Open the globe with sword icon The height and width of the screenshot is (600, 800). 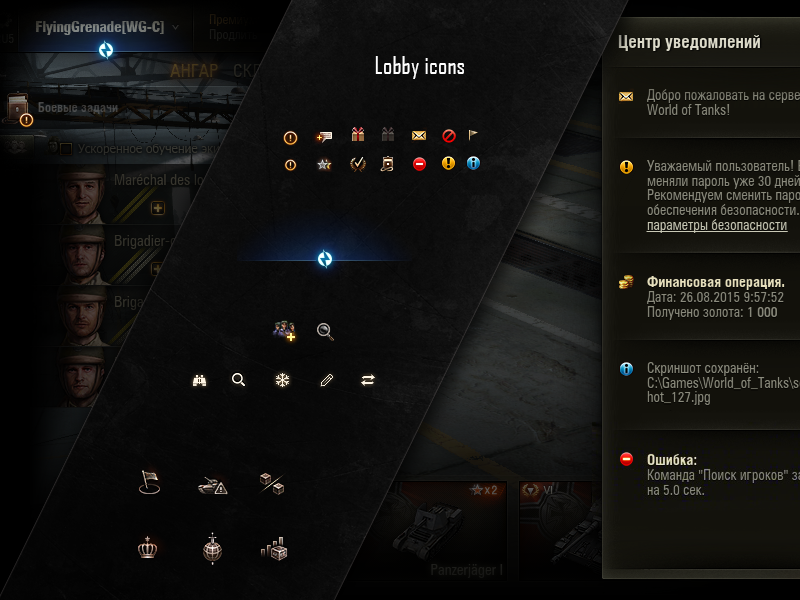pyautogui.click(x=211, y=548)
